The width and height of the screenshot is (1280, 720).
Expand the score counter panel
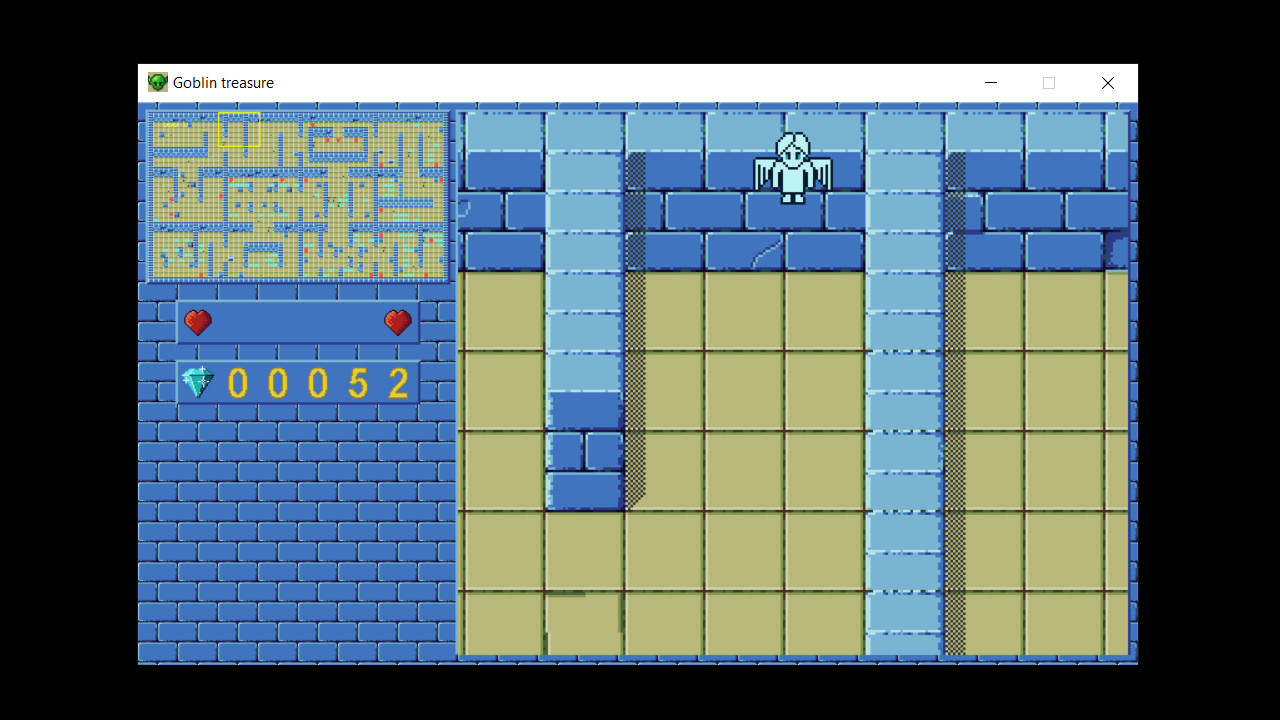[297, 381]
